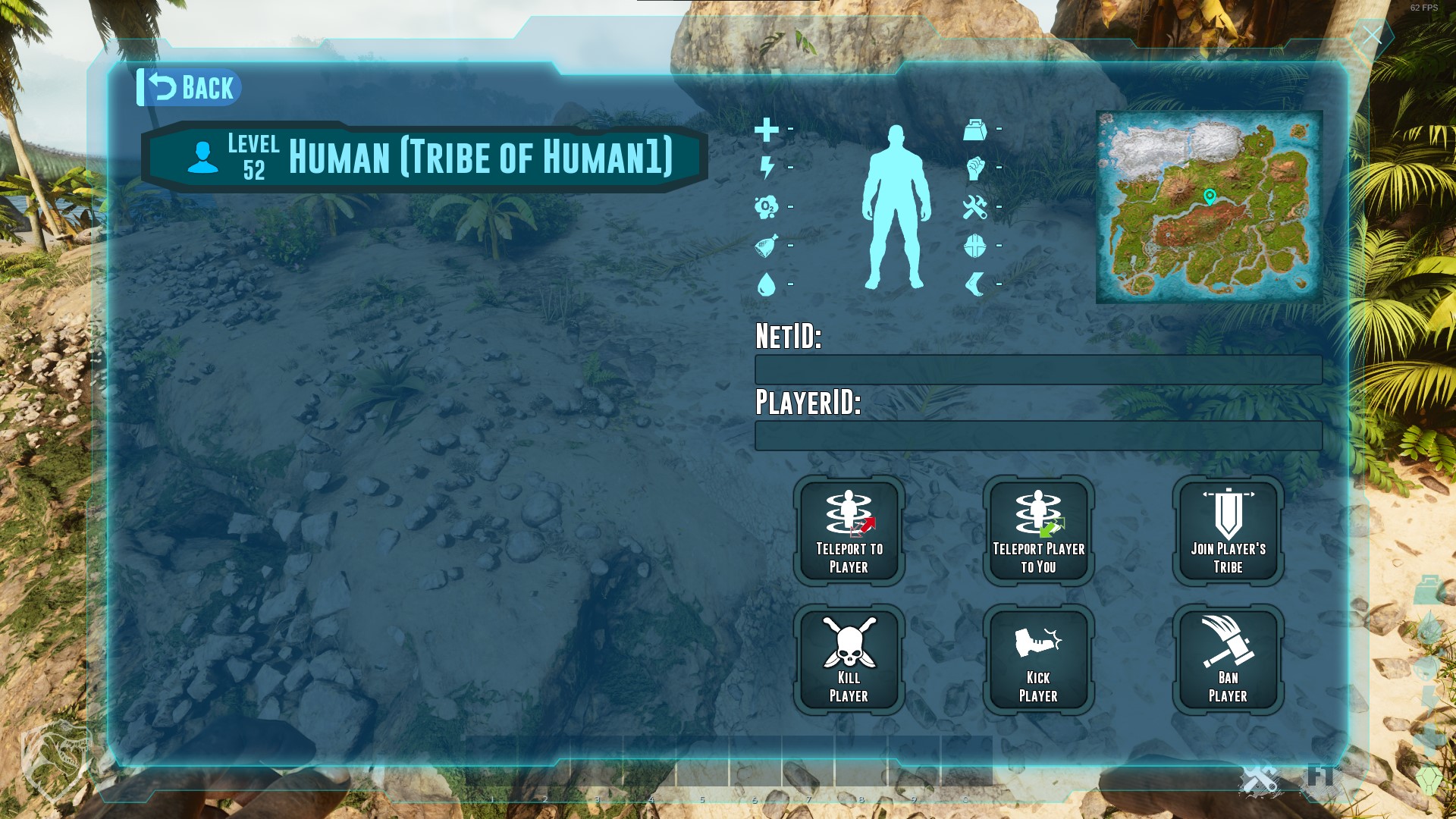The height and width of the screenshot is (819, 1456).
Task: Select the Water droplet stat icon
Action: coord(767,281)
